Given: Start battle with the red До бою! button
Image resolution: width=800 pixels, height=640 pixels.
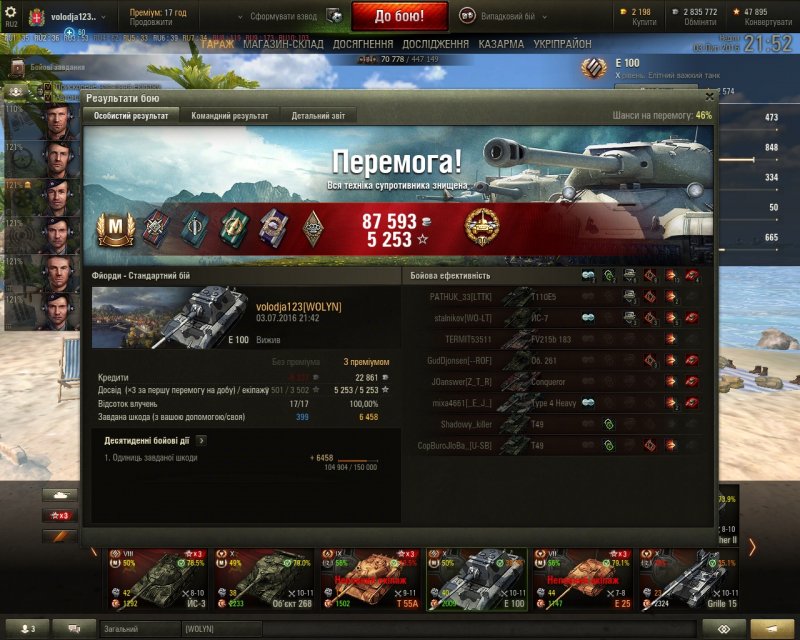Looking at the screenshot, I should 400,16.
